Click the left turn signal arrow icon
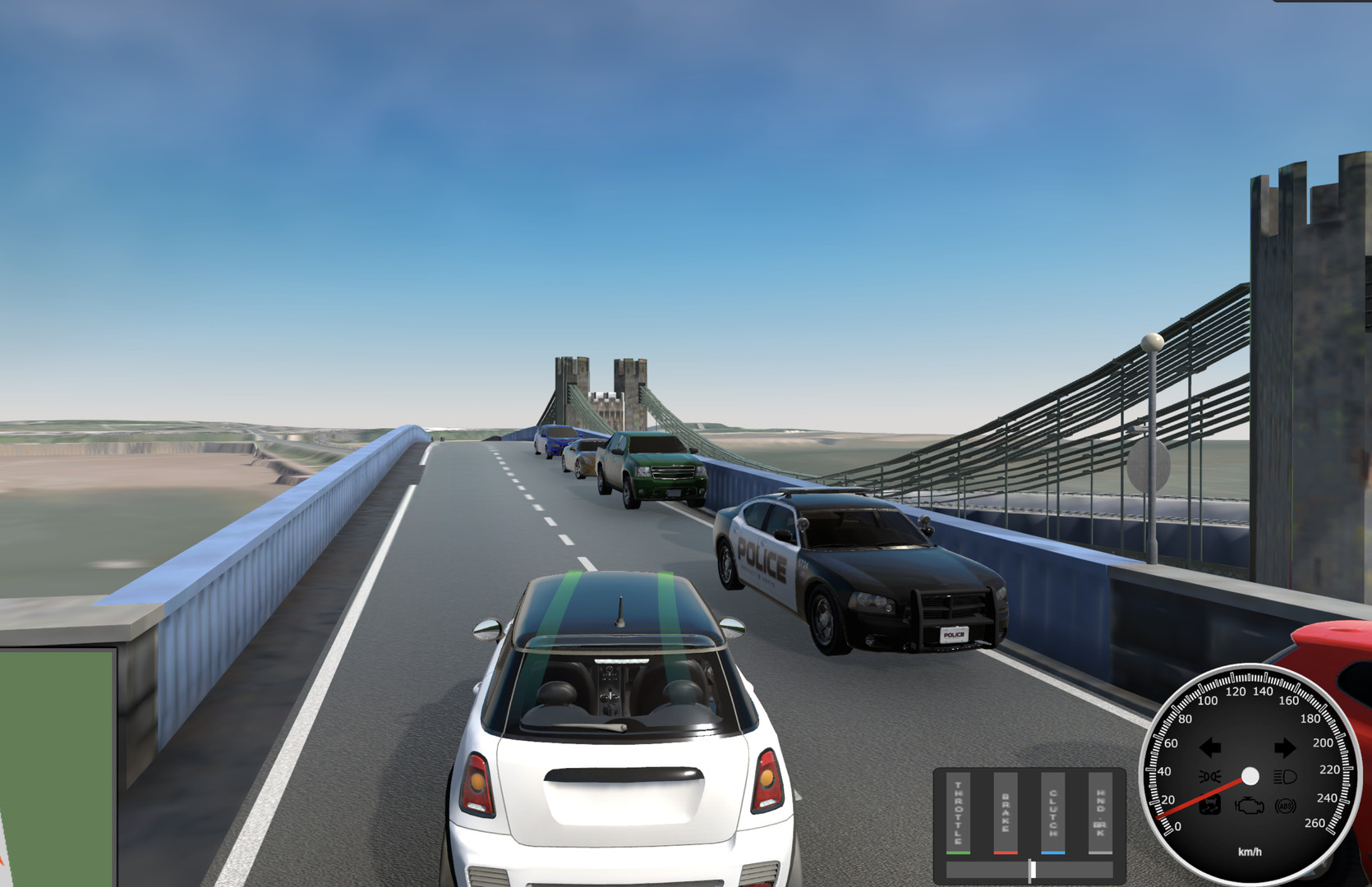 point(1210,747)
